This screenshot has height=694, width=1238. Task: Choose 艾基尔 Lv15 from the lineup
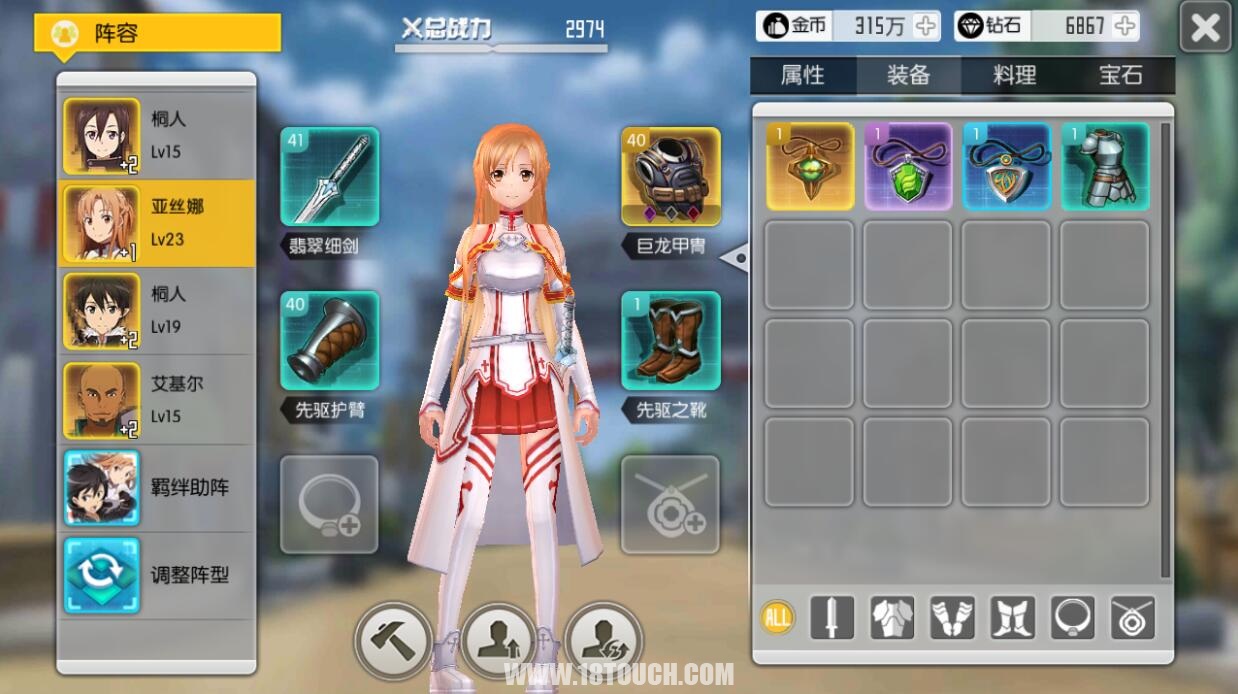pyautogui.click(x=157, y=400)
